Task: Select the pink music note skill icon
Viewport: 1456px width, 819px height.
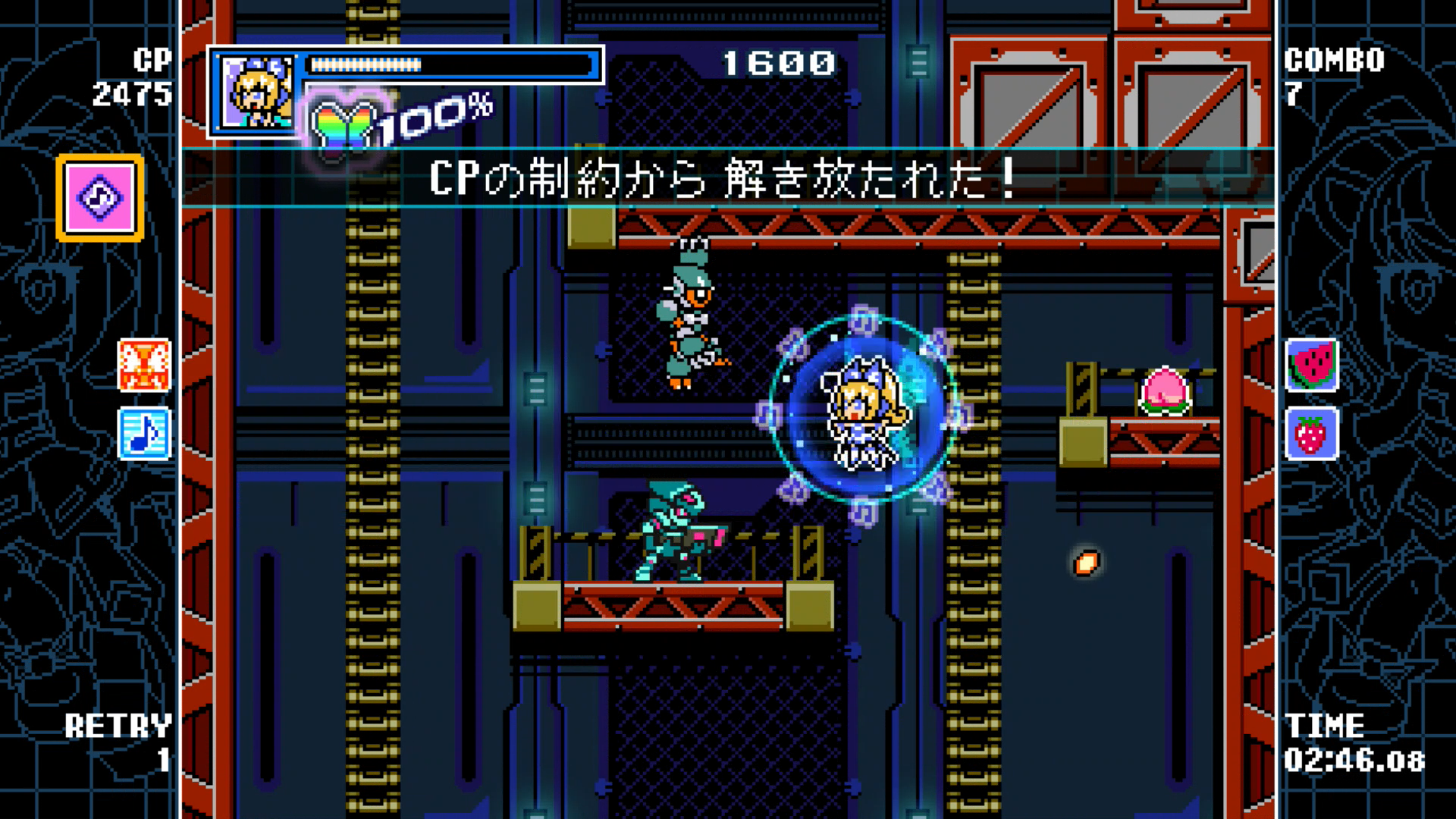Action: (x=99, y=198)
